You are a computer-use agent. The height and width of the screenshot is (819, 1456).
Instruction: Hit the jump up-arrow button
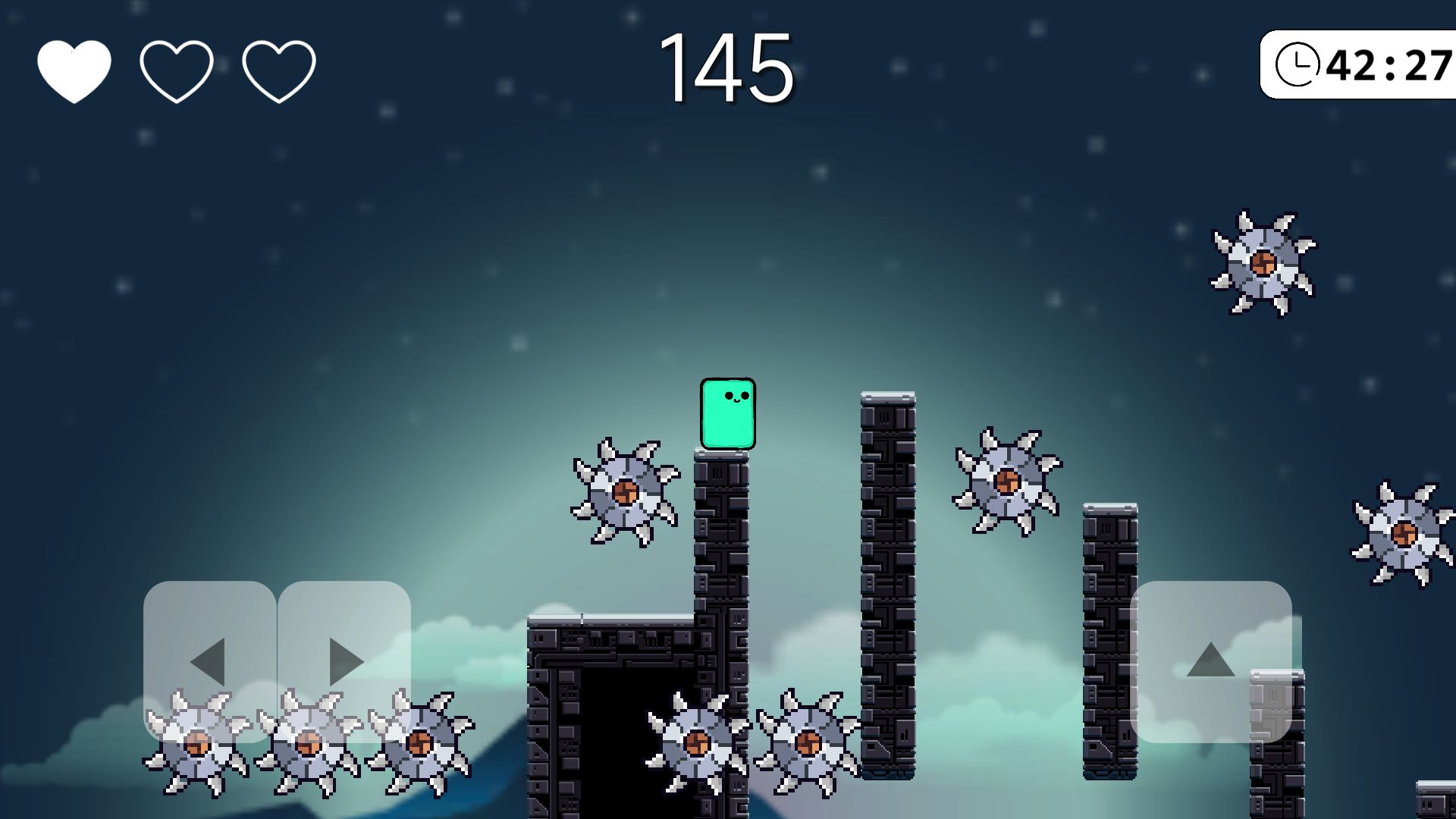click(x=1210, y=661)
